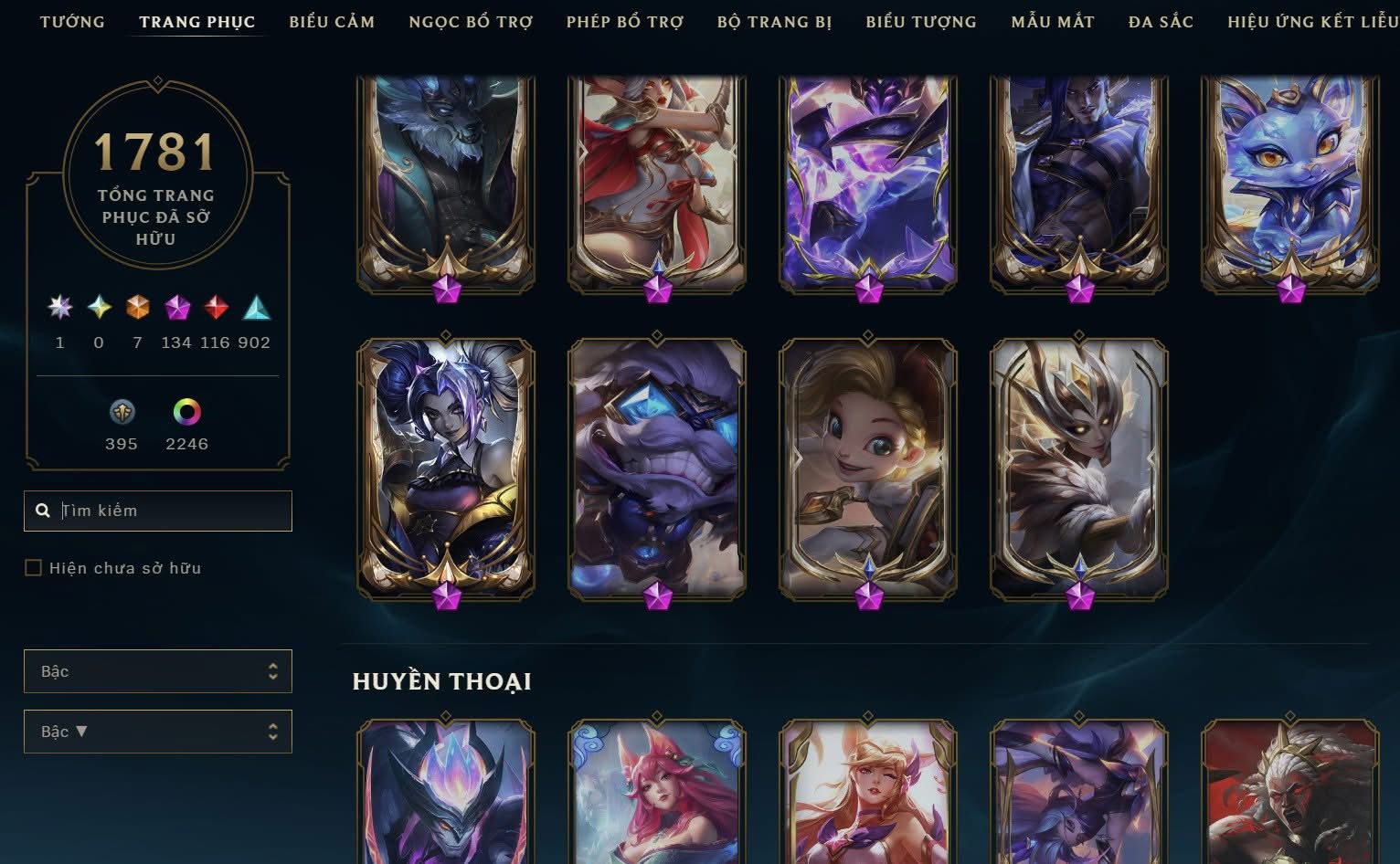1400x864 pixels.
Task: Open the NGỌC BỔ TRỢ section
Action: tap(471, 21)
